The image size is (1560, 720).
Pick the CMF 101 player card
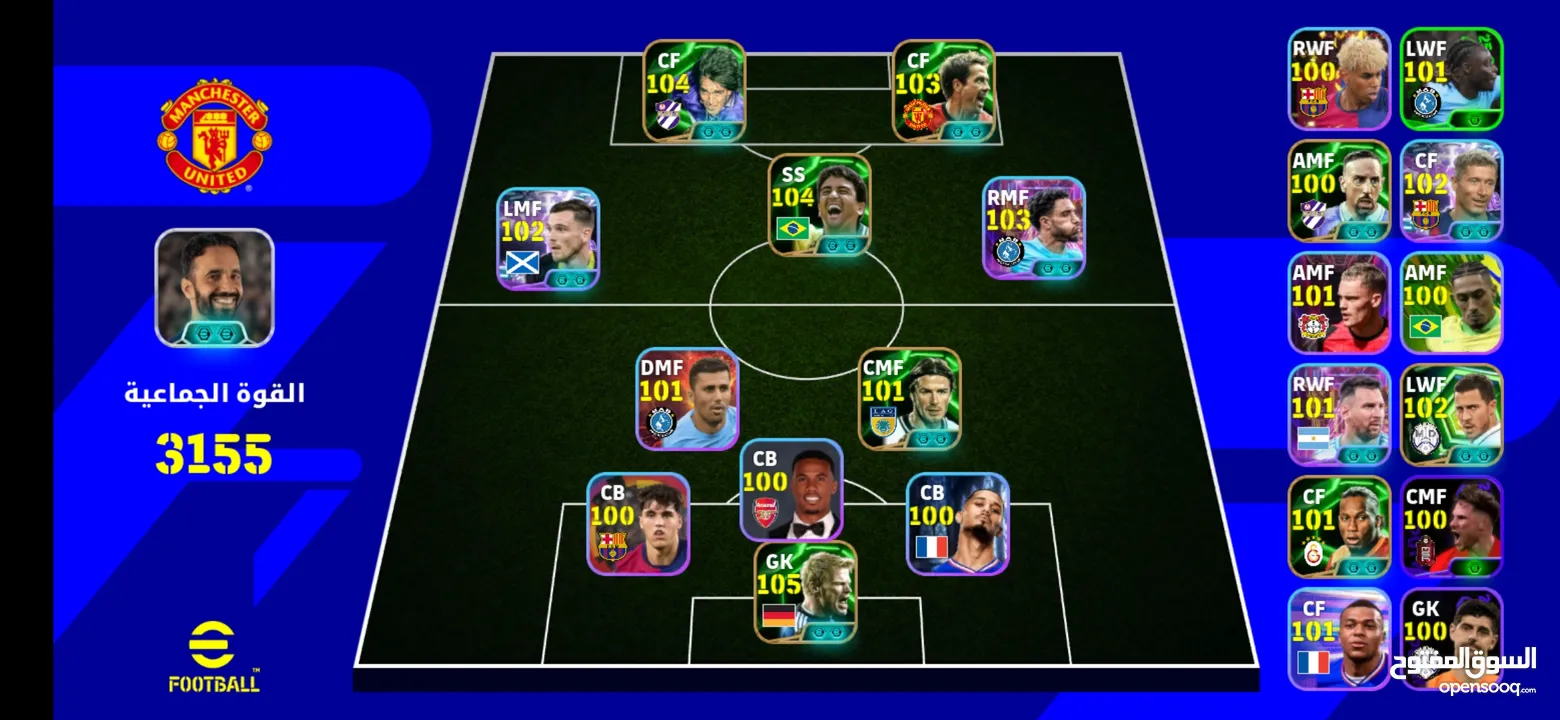pyautogui.click(x=910, y=398)
